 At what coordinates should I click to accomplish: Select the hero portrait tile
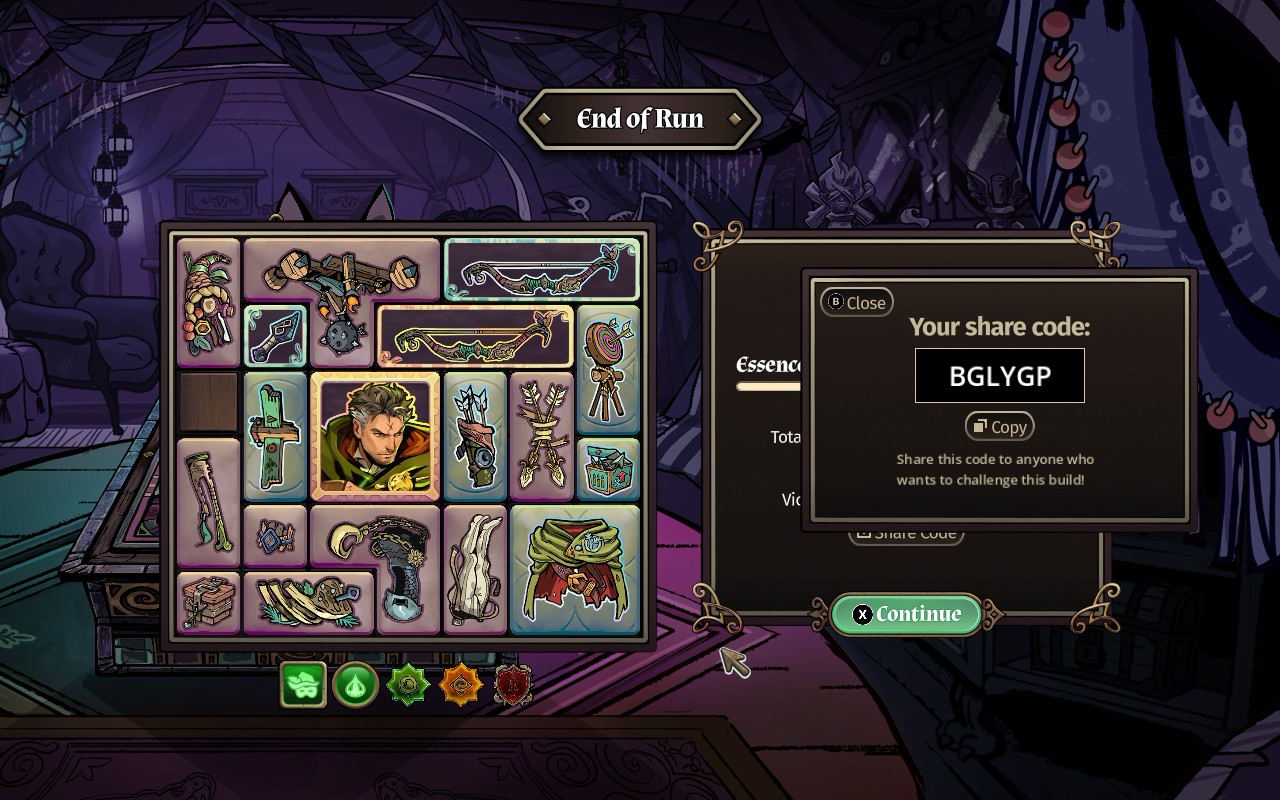375,435
